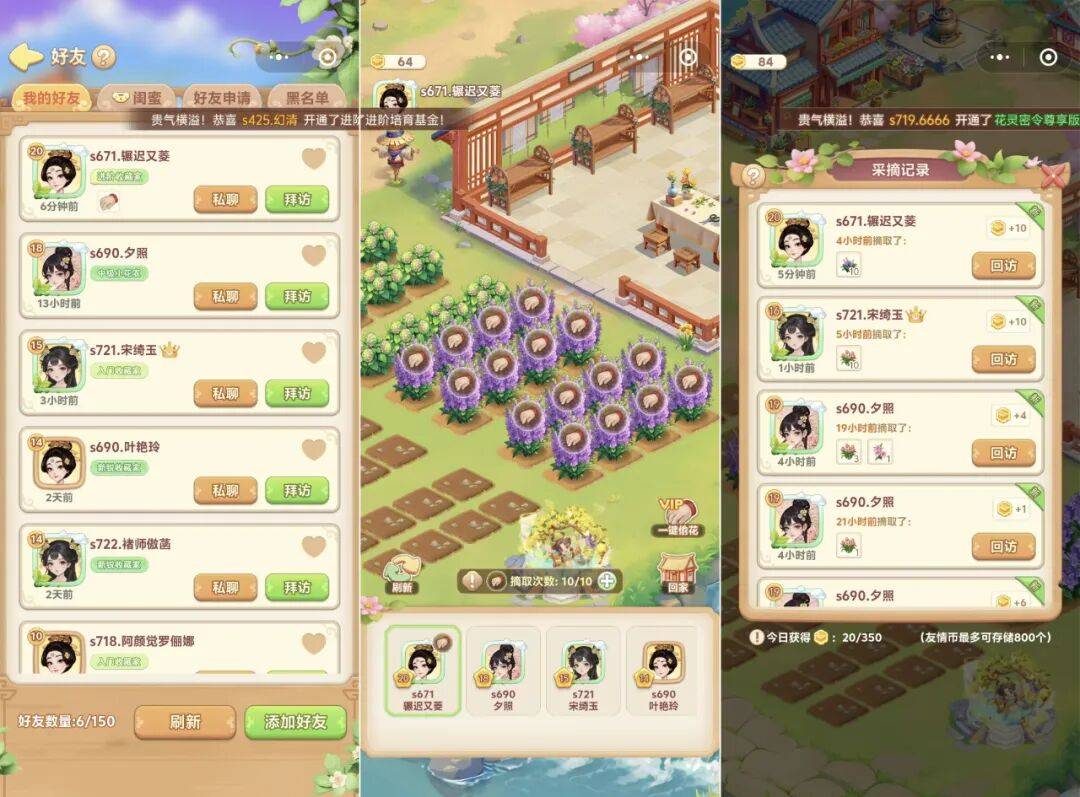This screenshot has width=1080, height=797.
Task: Click 拜访 for s722.褚师傲菡
Action: coord(297,587)
